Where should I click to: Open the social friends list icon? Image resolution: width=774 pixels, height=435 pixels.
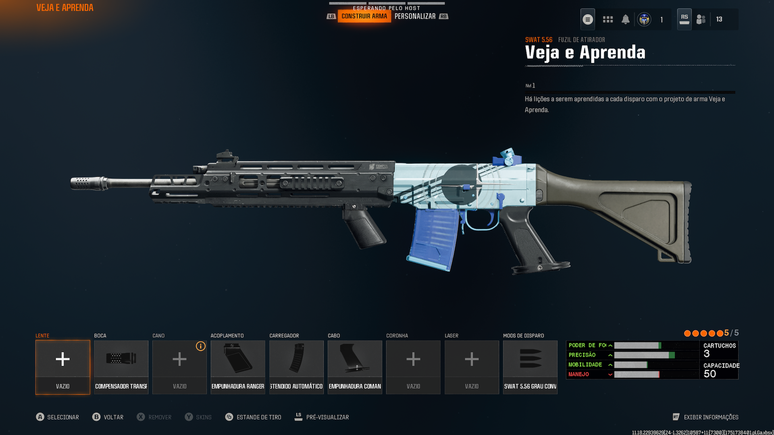[701, 19]
